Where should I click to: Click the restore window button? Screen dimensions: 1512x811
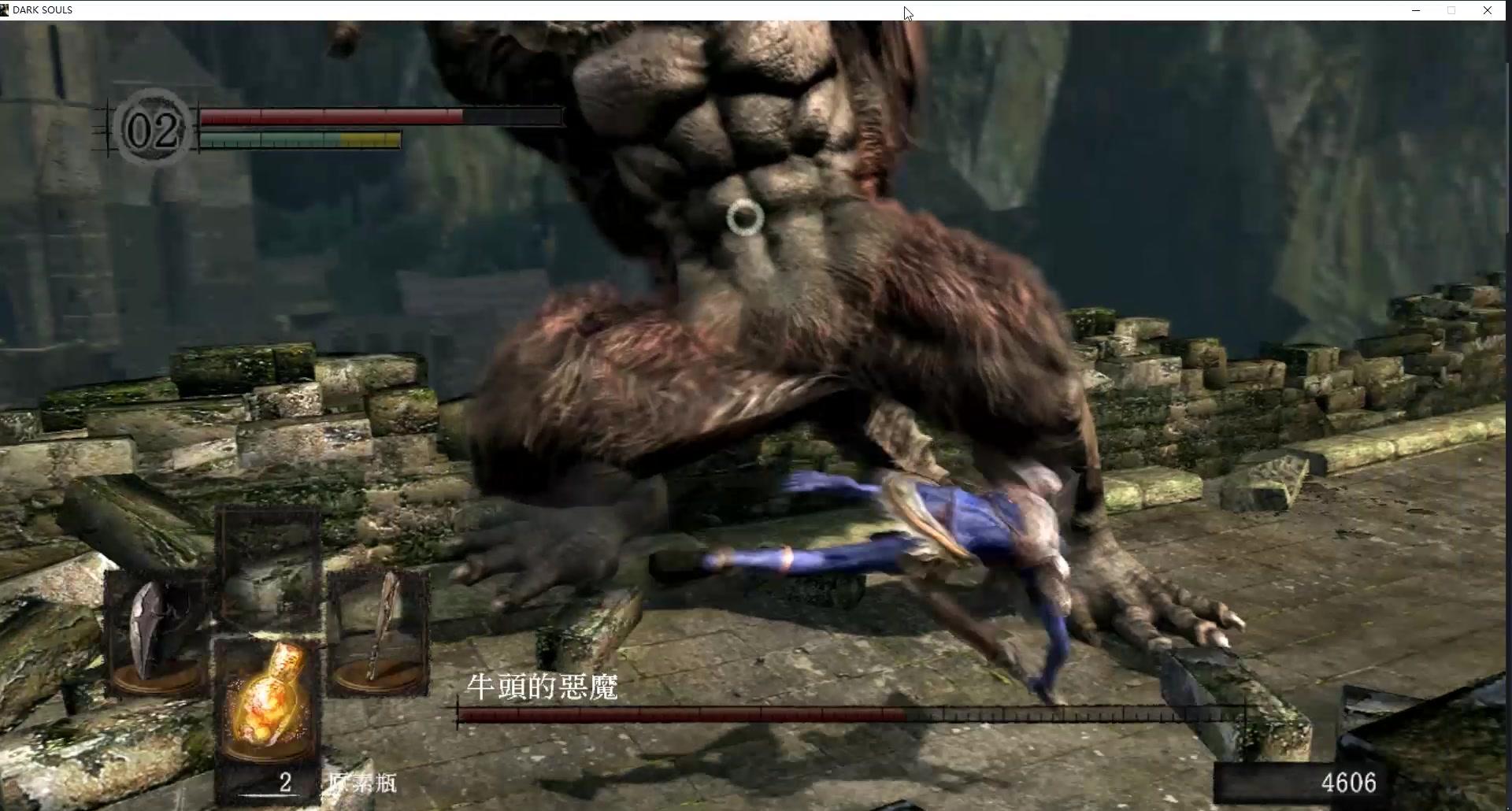pos(1451,10)
